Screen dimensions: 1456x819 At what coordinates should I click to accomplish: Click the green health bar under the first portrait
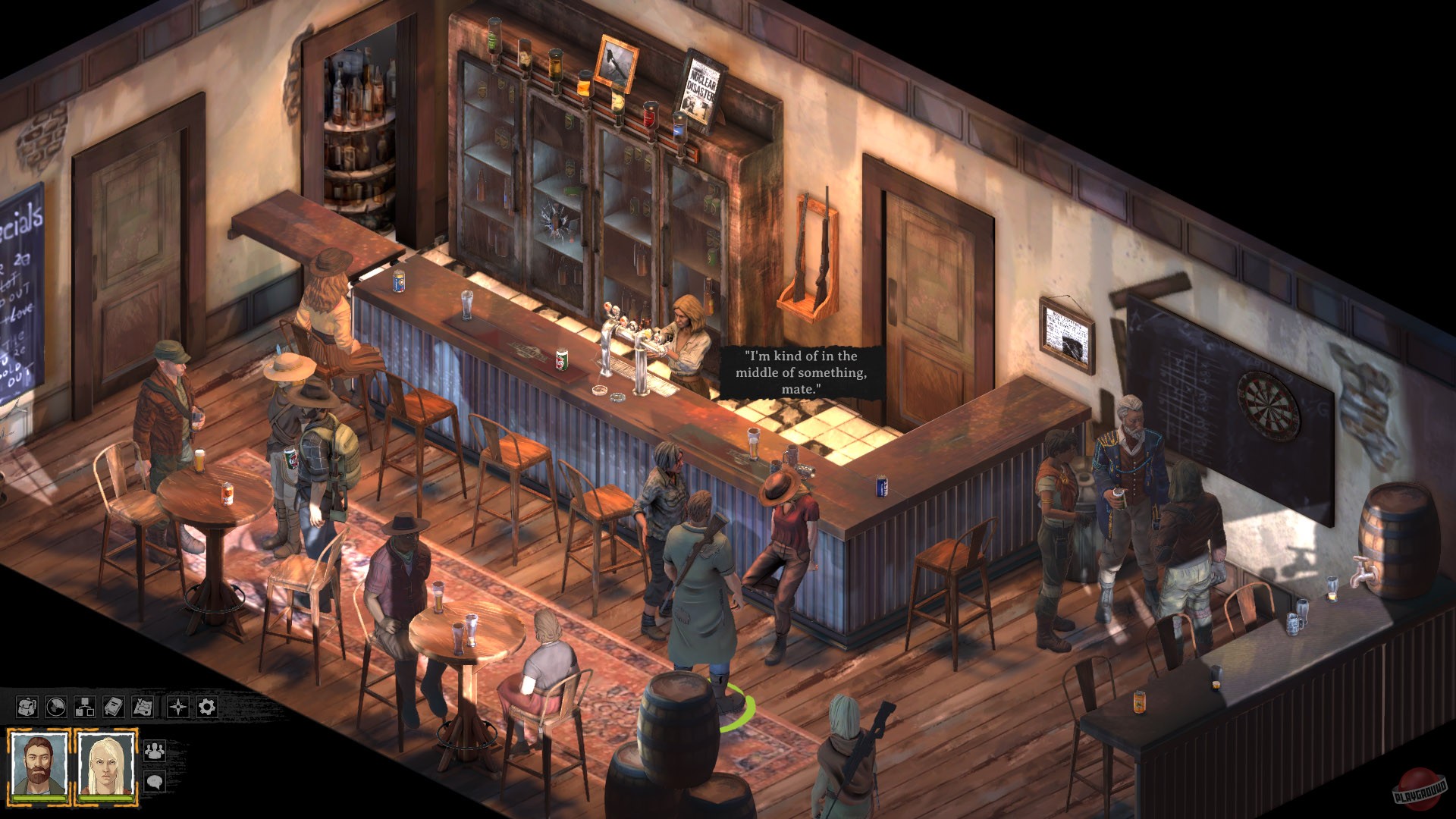39,799
